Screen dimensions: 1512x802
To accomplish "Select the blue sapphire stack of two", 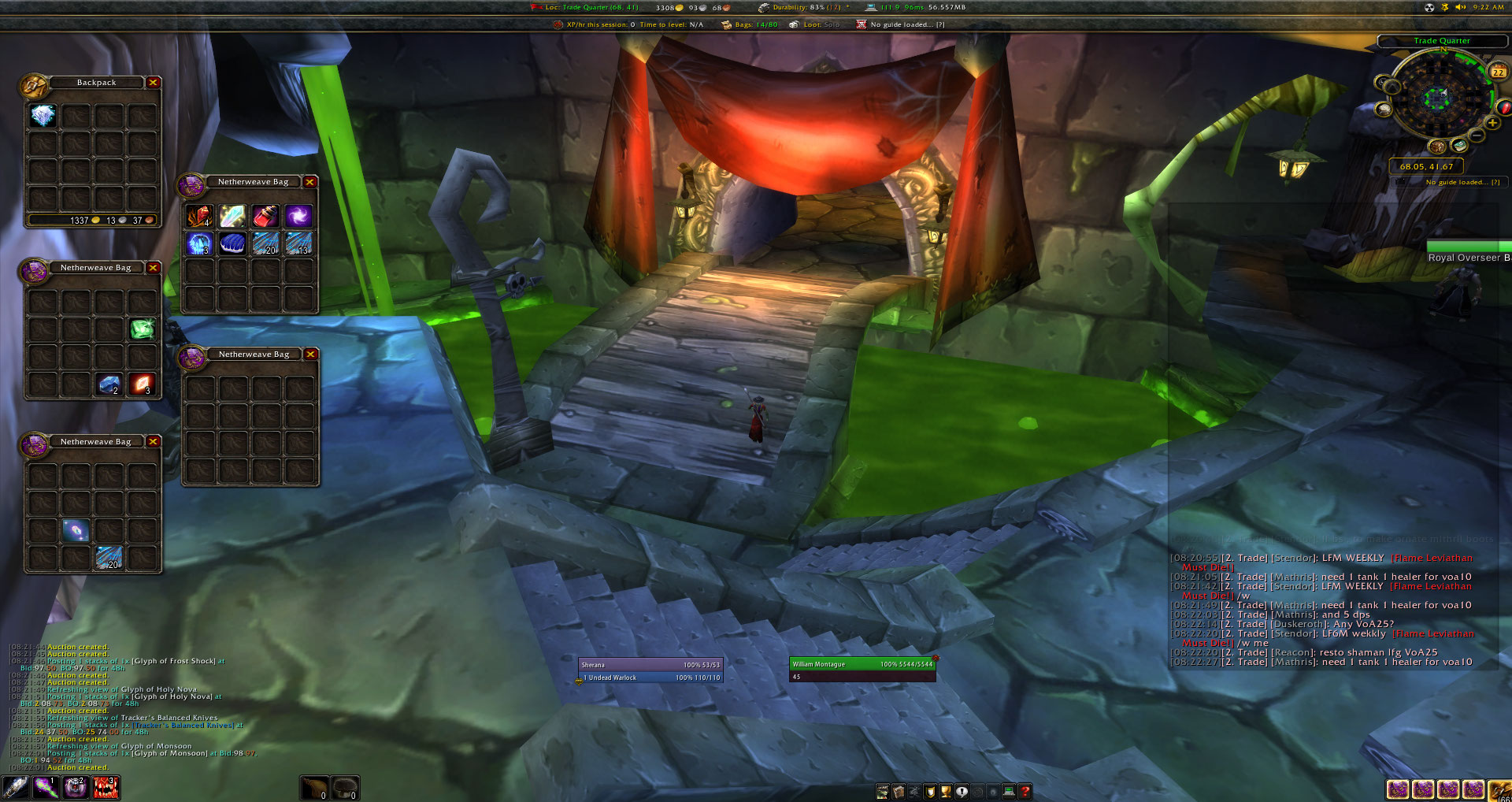I will click(x=109, y=384).
